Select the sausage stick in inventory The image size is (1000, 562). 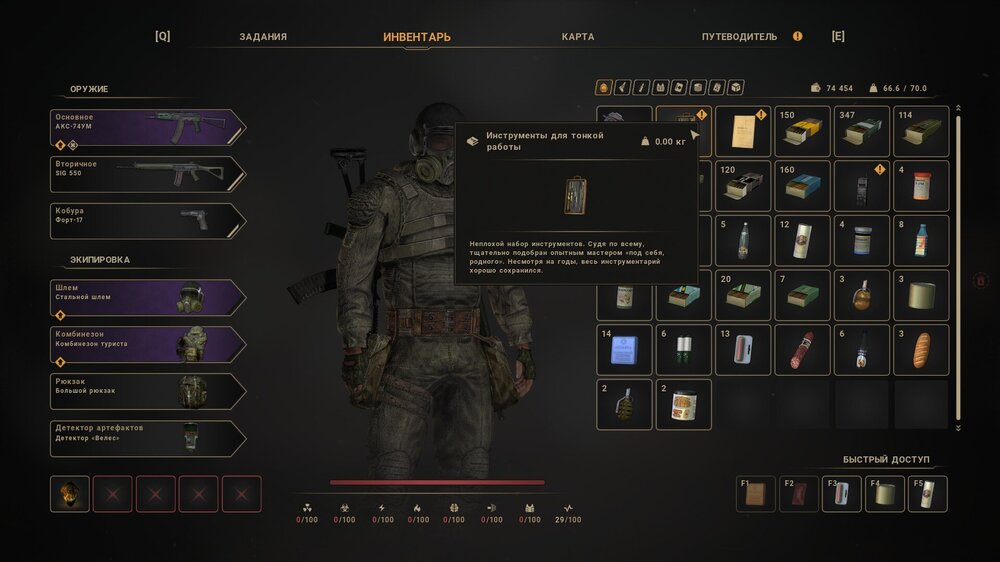pos(802,350)
